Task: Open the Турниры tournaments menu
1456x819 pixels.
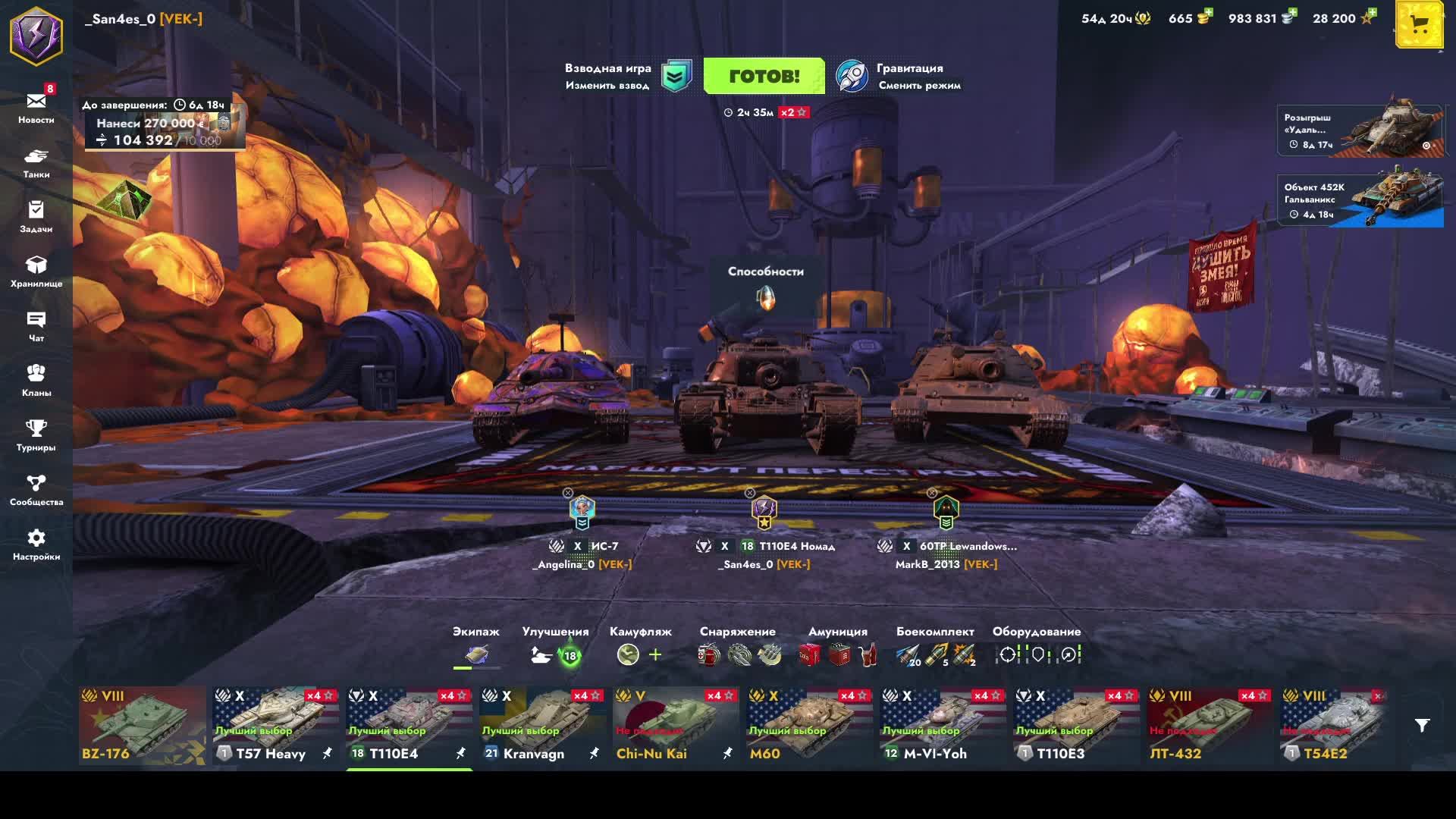Action: pyautogui.click(x=36, y=435)
